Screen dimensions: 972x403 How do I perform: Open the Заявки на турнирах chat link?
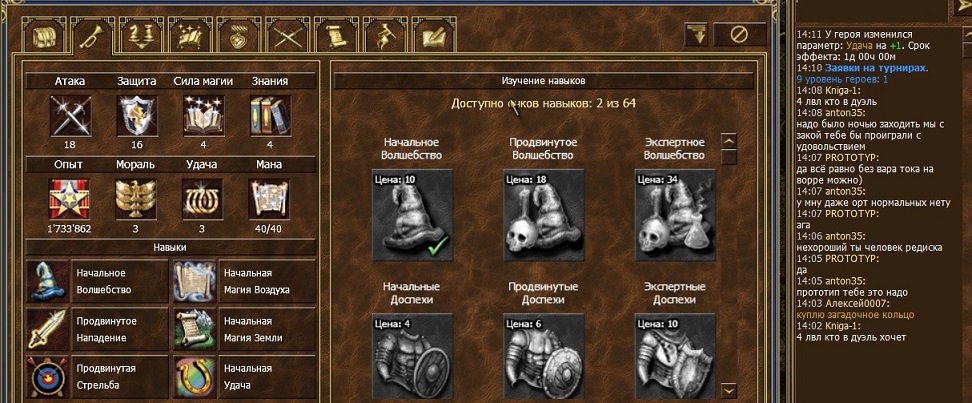point(870,68)
